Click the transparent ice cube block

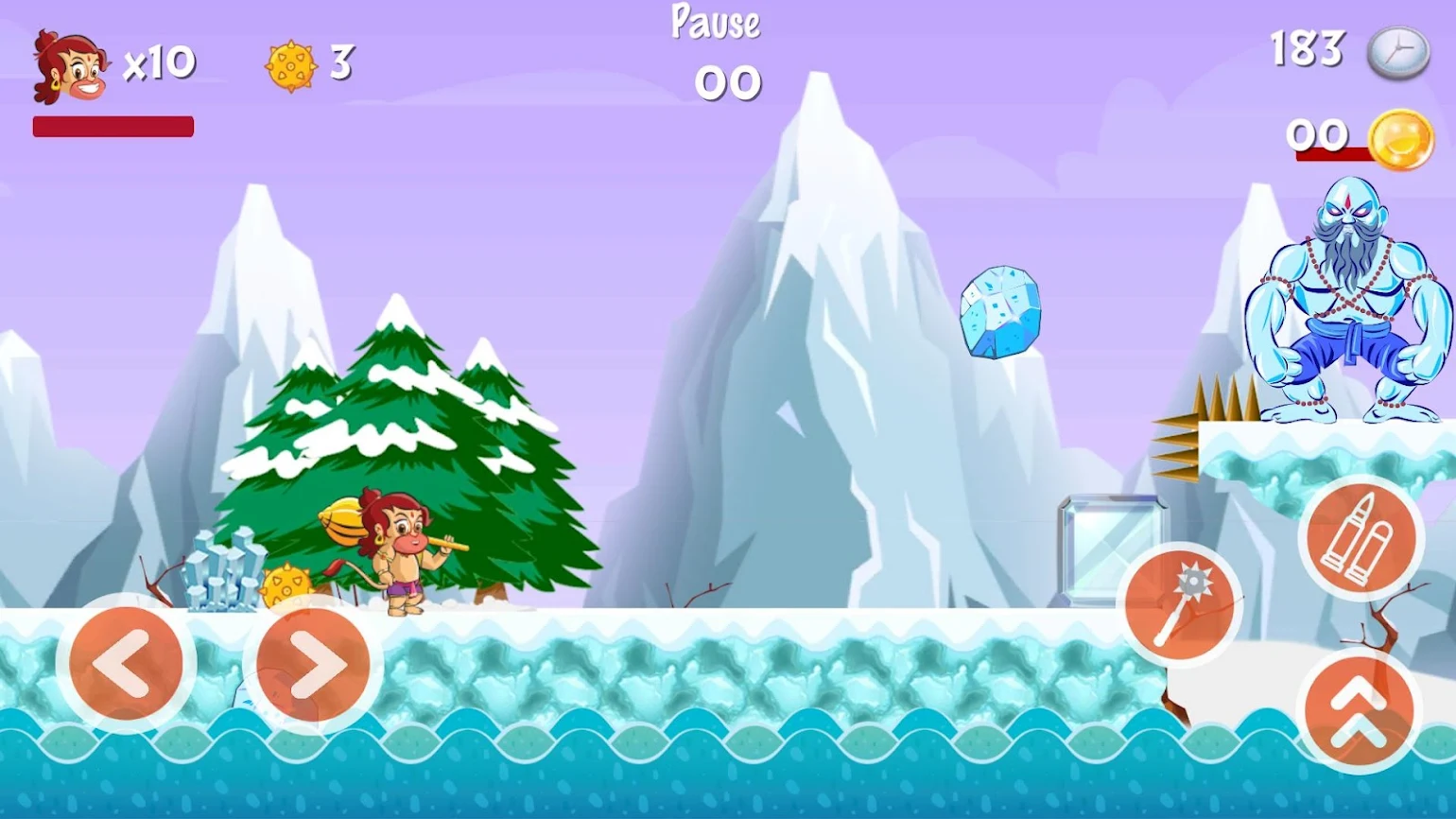[1113, 549]
